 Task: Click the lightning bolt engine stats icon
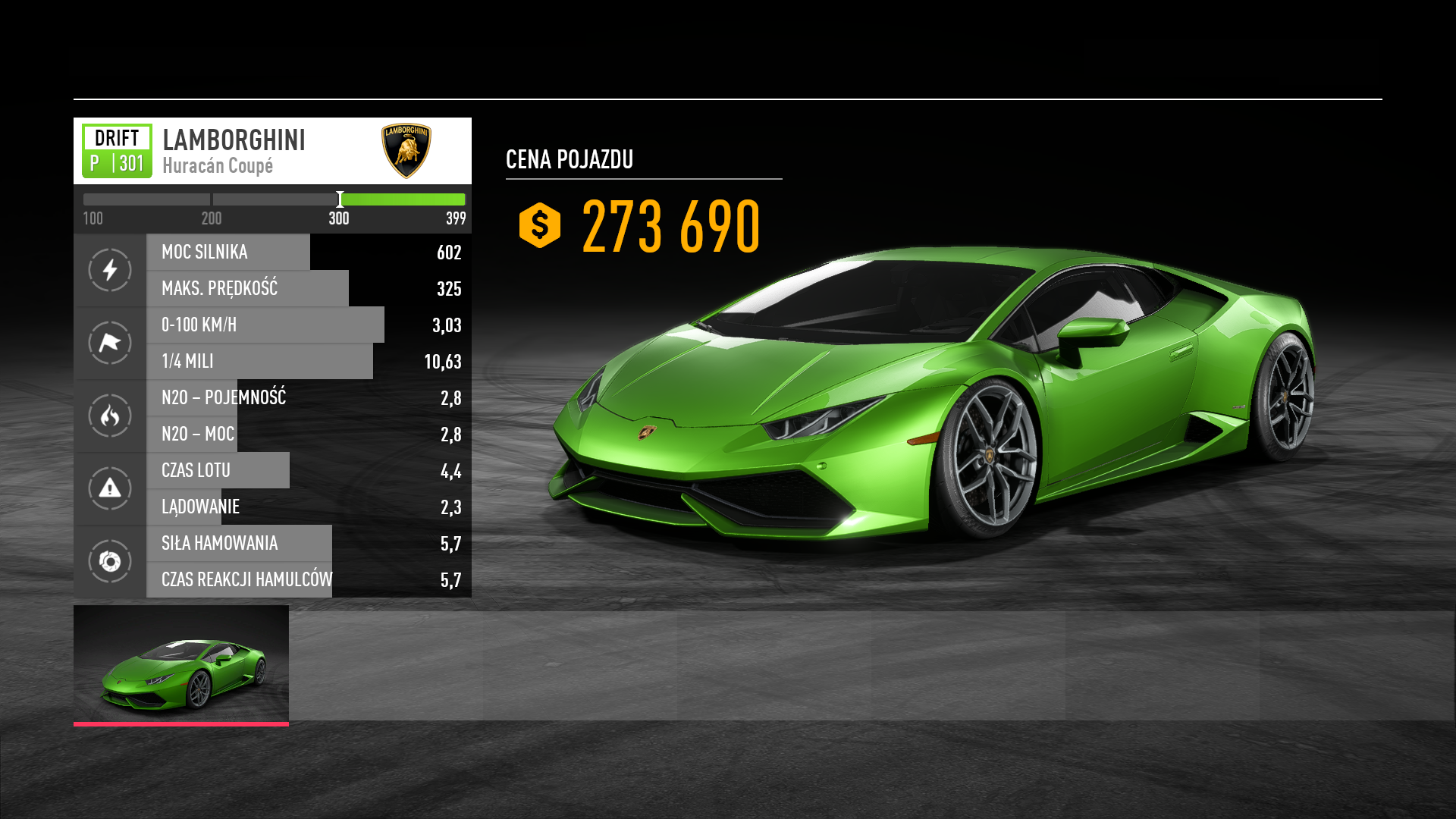coord(110,270)
